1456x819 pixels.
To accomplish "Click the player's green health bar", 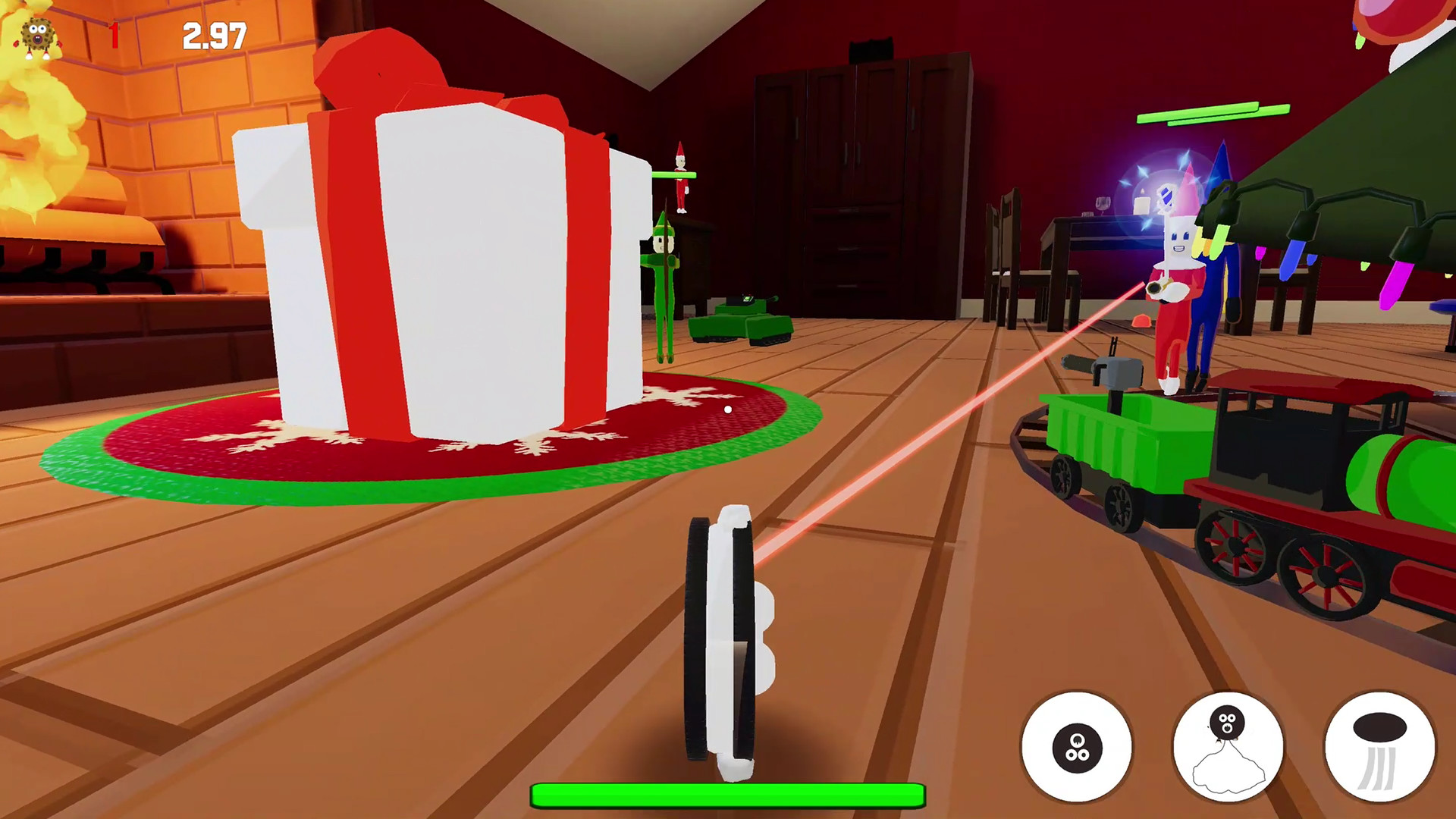I will 728,793.
